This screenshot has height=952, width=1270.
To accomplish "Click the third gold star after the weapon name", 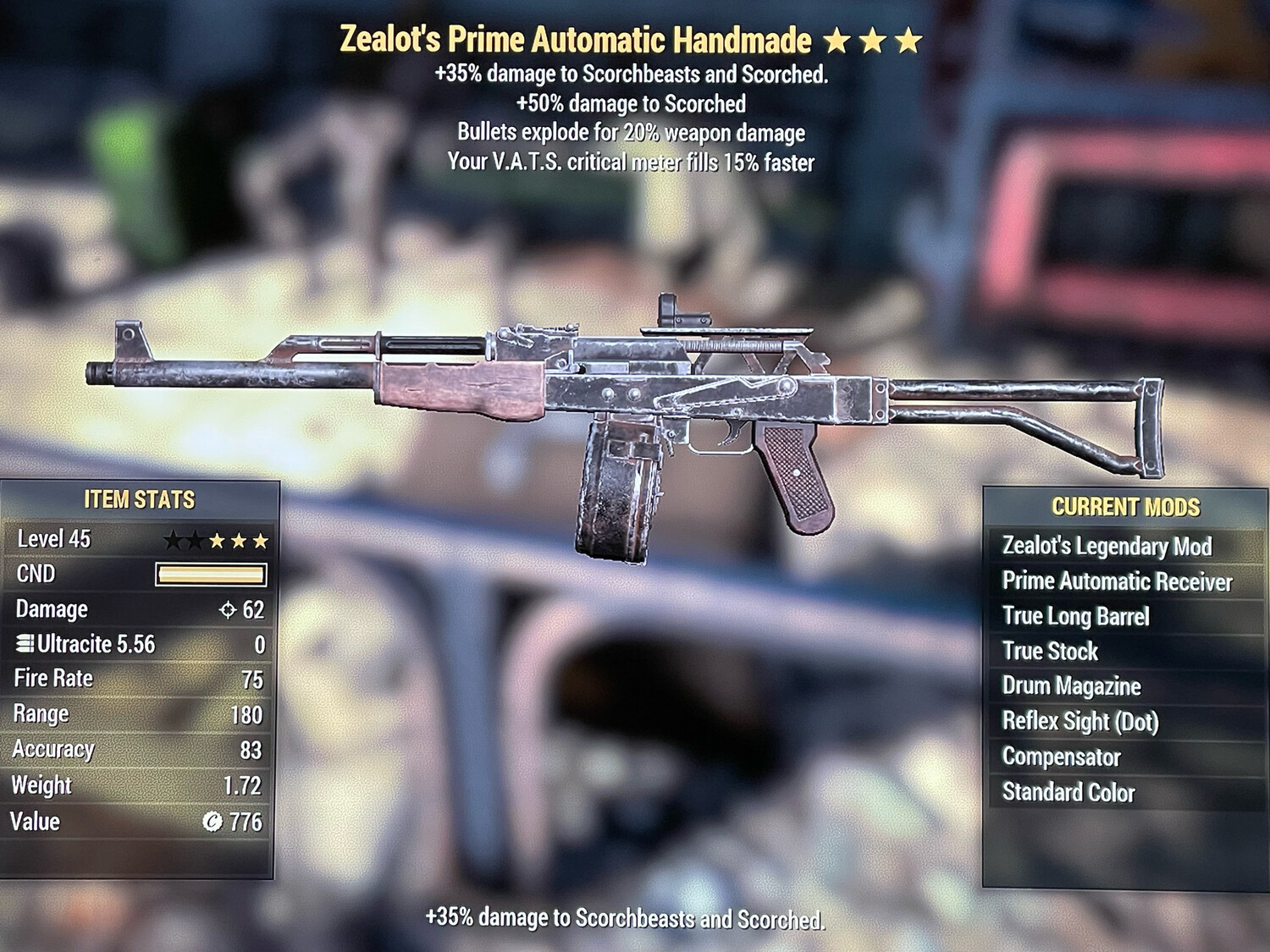I will click(908, 38).
